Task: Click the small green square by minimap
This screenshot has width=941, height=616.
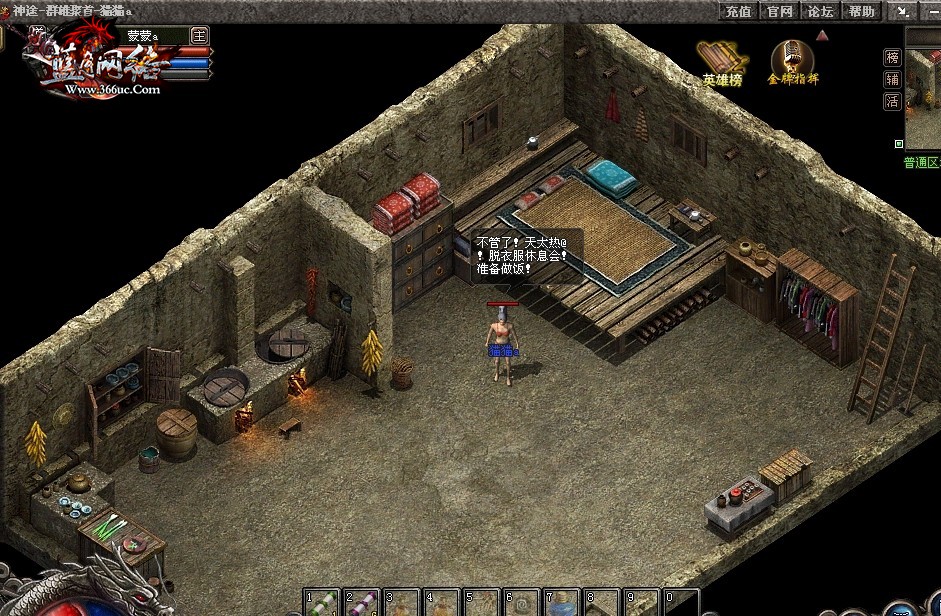Action: coord(898,144)
